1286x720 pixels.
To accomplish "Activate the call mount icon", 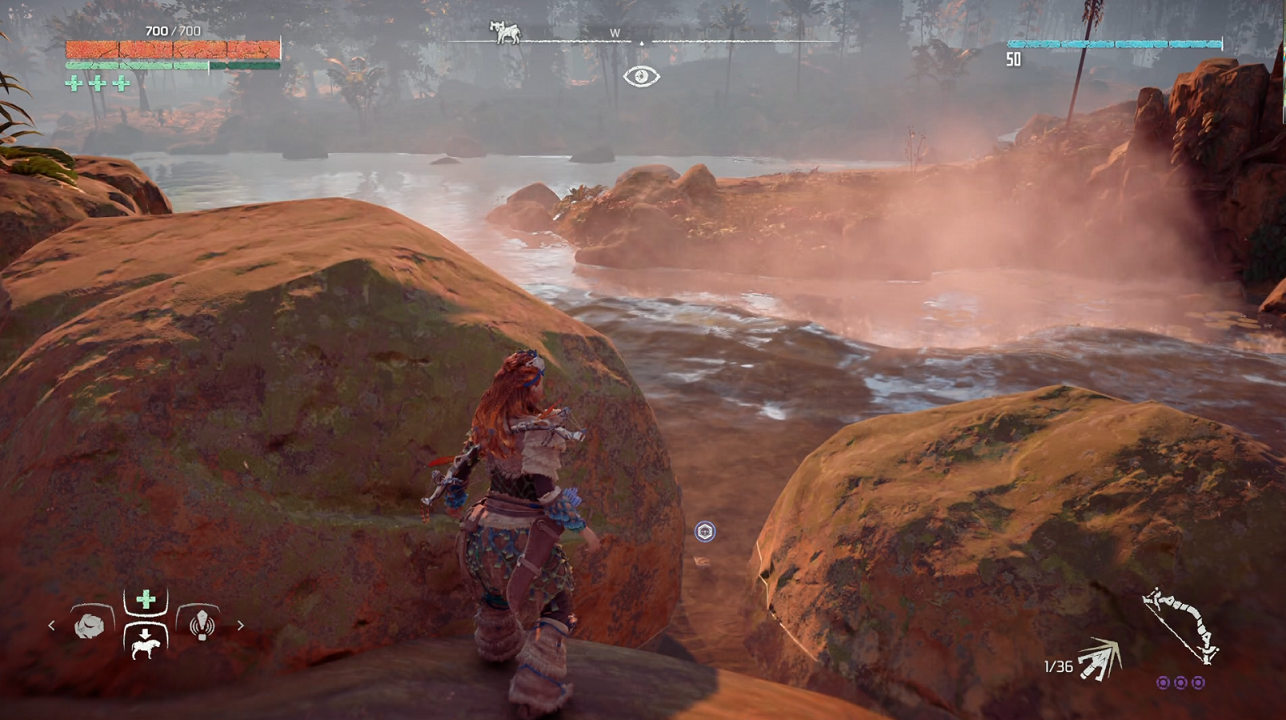I will click(x=146, y=643).
